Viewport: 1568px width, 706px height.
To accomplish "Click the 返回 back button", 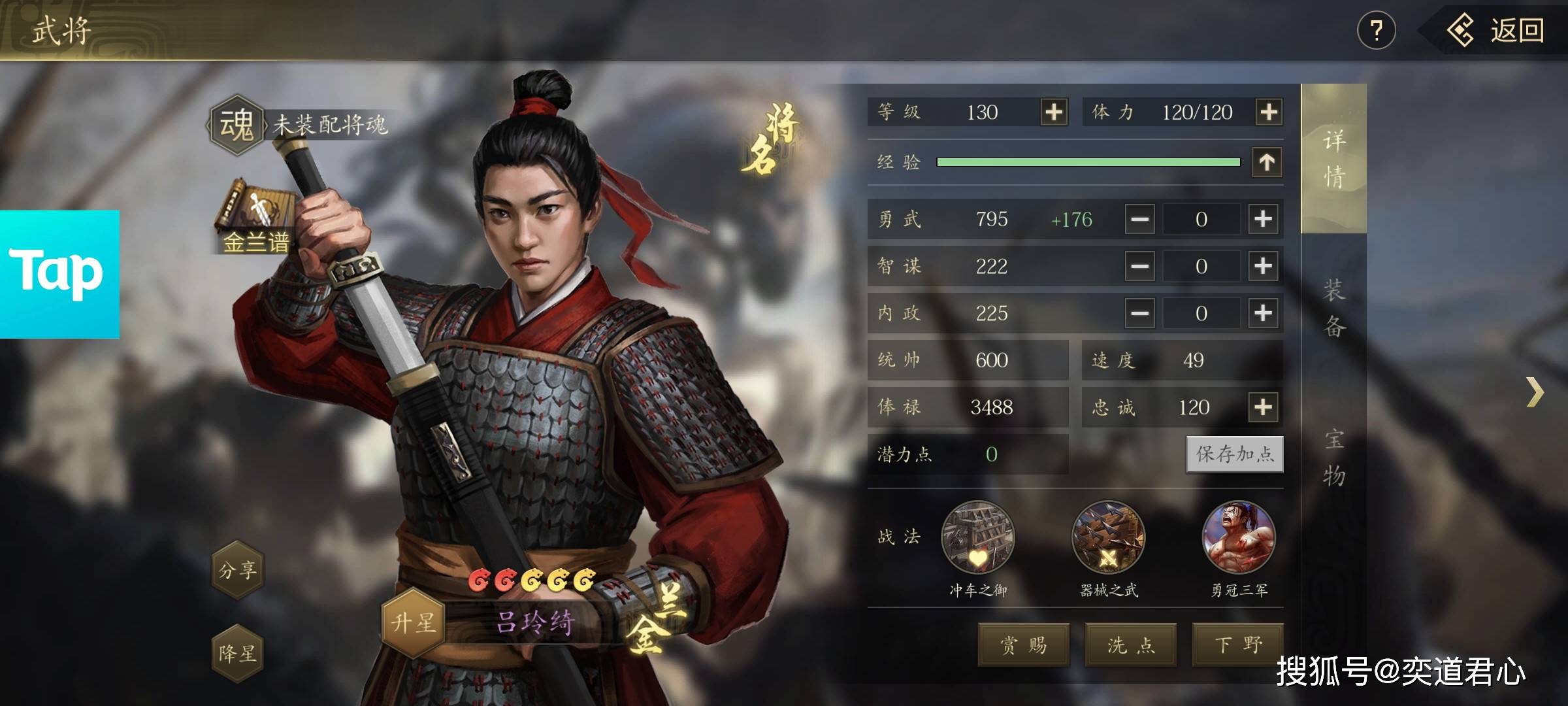I will (1496, 31).
